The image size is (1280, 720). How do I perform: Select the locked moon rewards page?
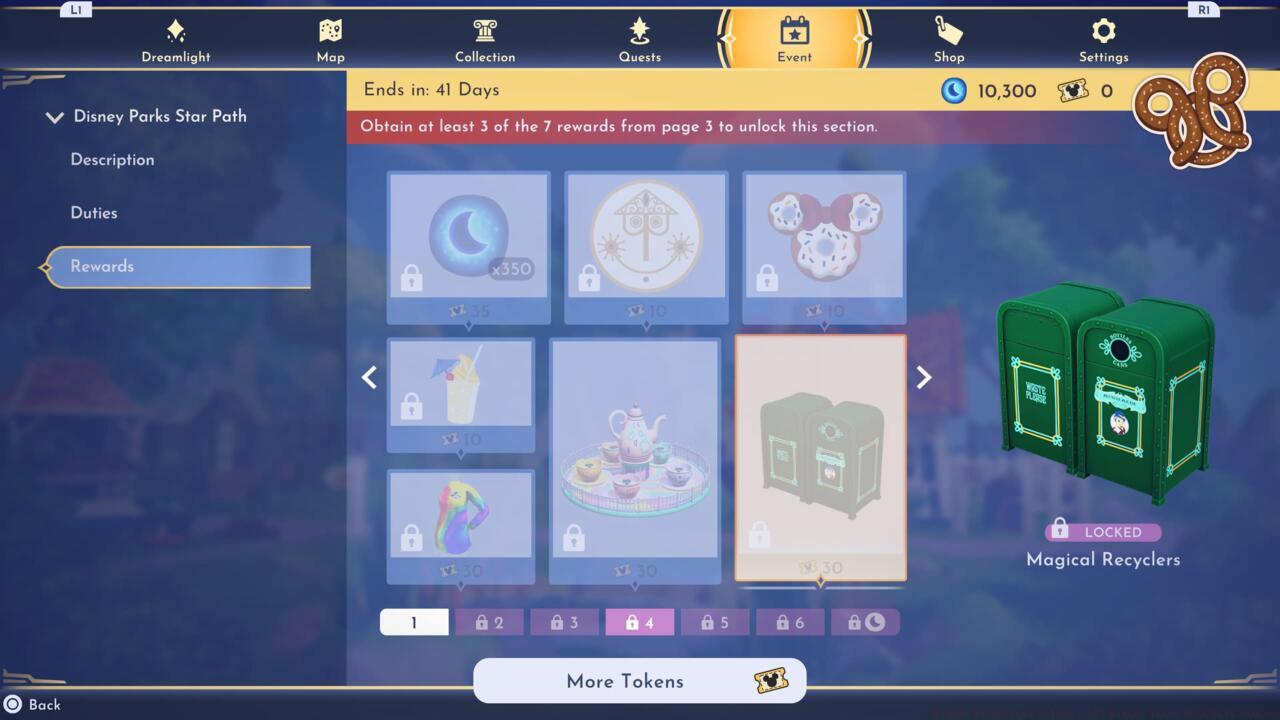[x=865, y=621]
